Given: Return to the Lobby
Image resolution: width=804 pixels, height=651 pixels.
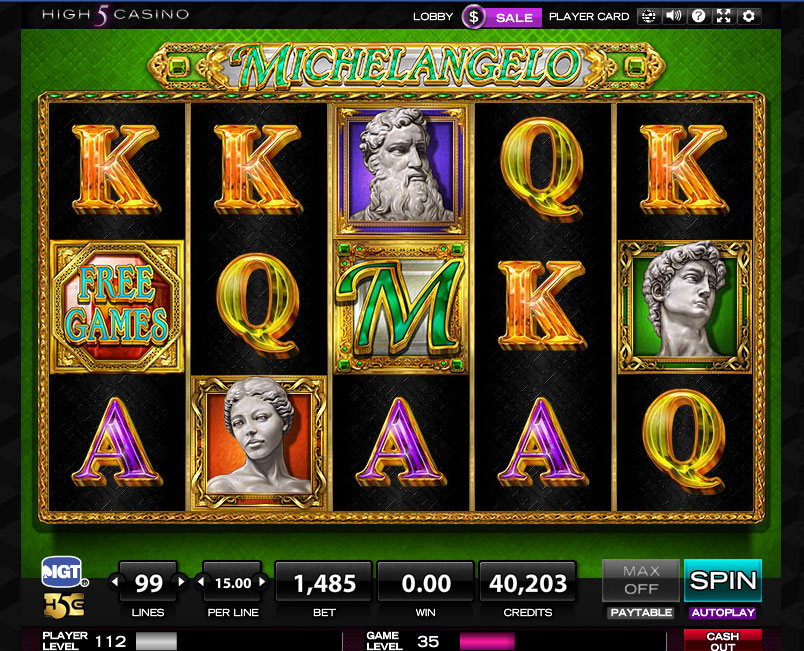Looking at the screenshot, I should click(x=433, y=16).
